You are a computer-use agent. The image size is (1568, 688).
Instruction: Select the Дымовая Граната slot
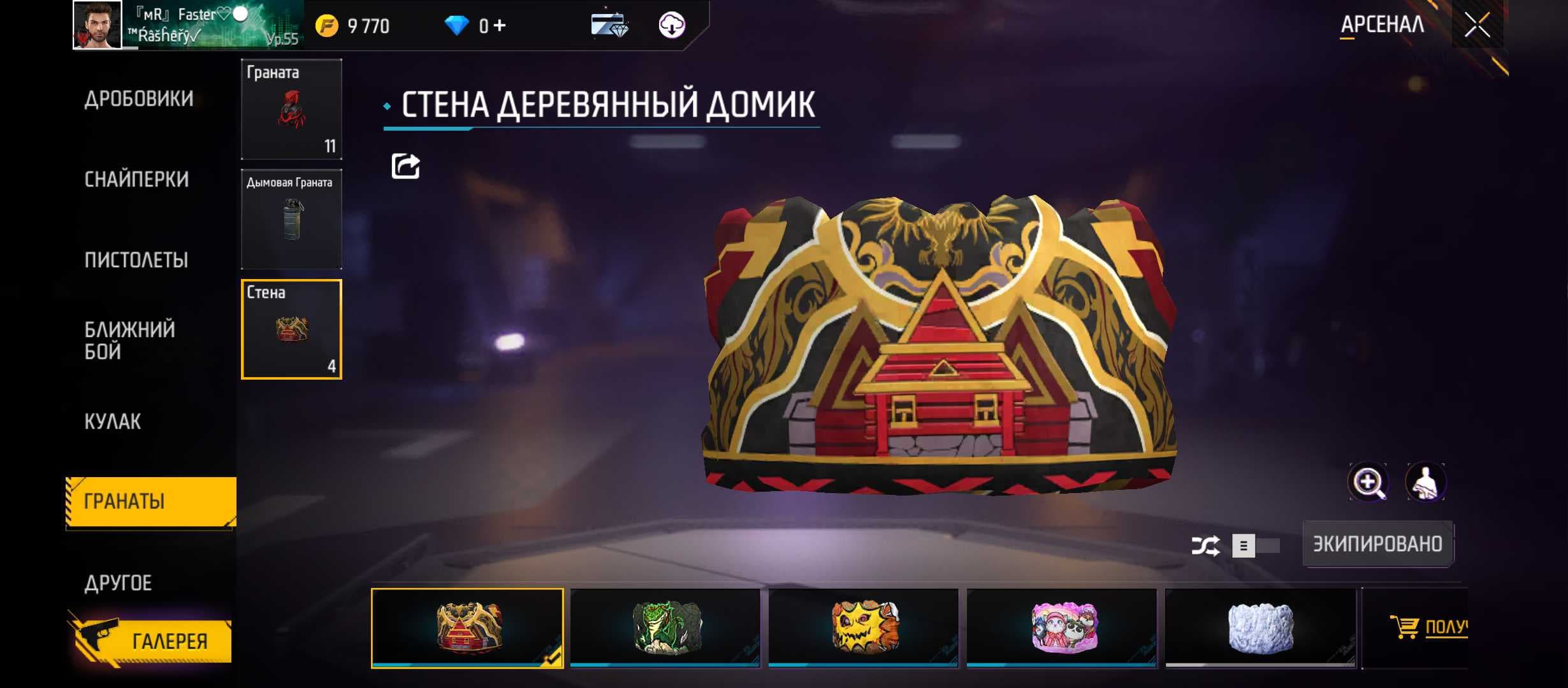click(x=291, y=219)
